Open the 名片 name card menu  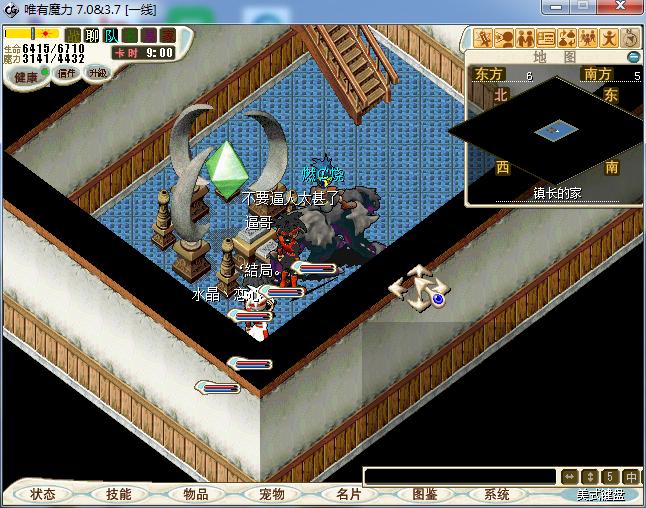(347, 494)
